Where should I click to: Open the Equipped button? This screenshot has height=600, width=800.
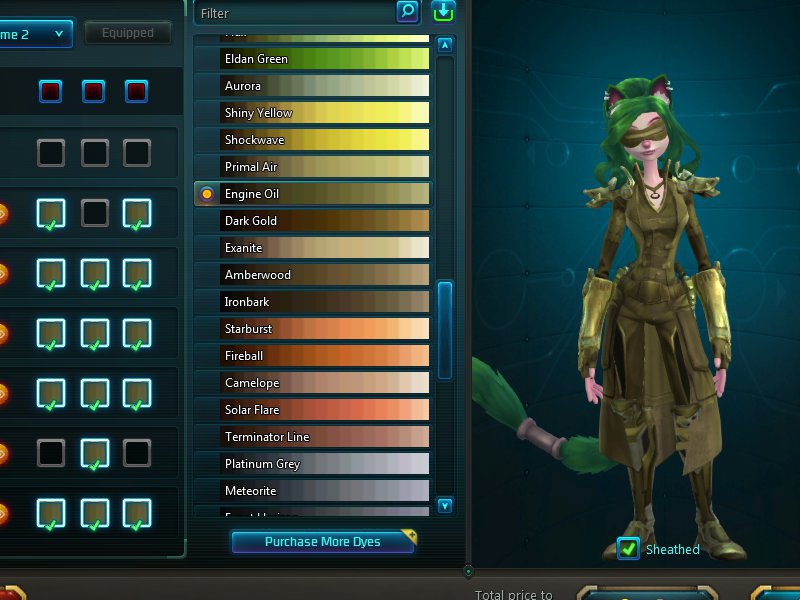[x=128, y=33]
